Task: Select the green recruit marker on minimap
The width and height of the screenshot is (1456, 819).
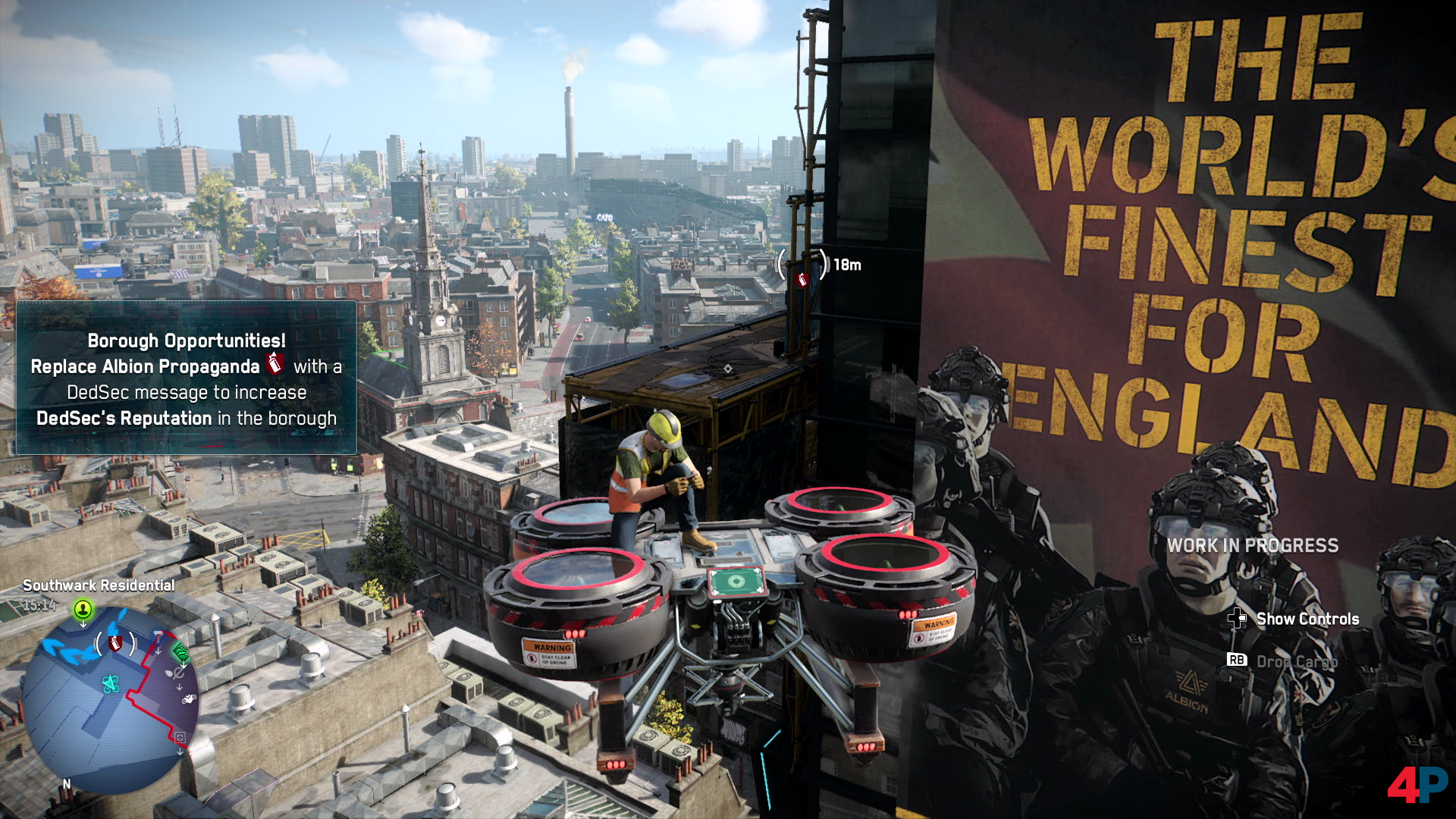Action: [83, 609]
